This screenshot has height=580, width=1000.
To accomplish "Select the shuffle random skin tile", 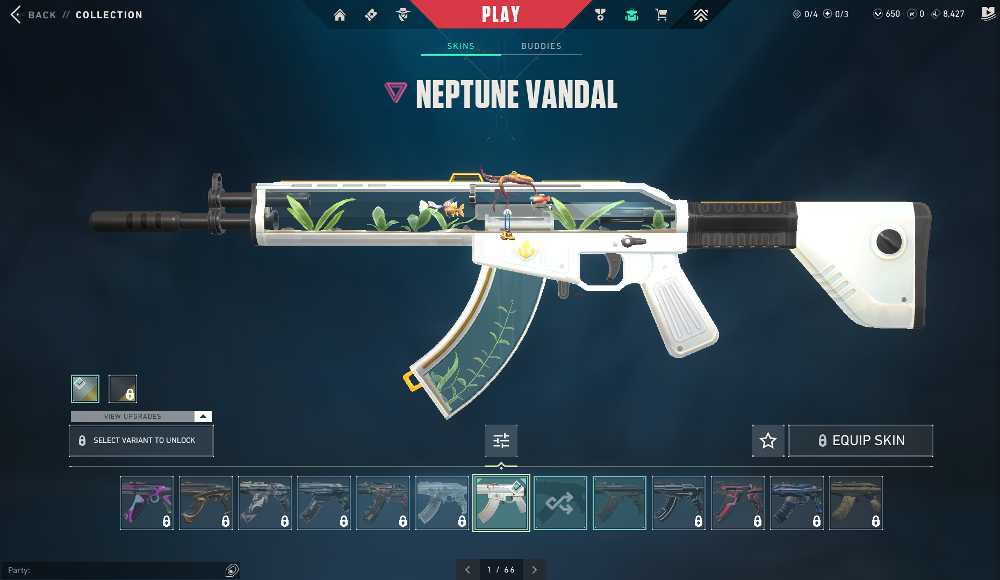I will (560, 503).
